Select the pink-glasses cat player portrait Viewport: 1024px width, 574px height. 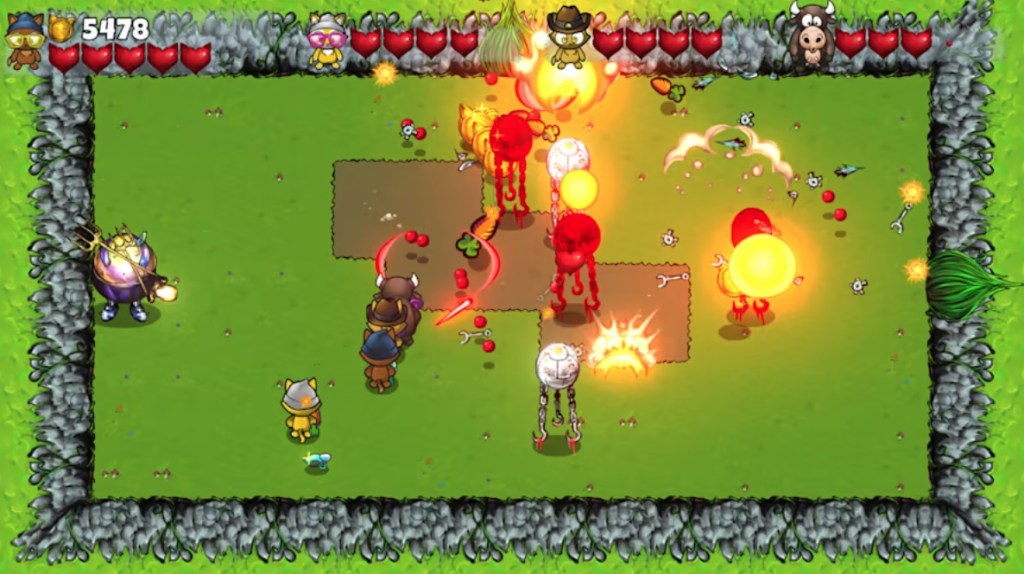click(326, 42)
